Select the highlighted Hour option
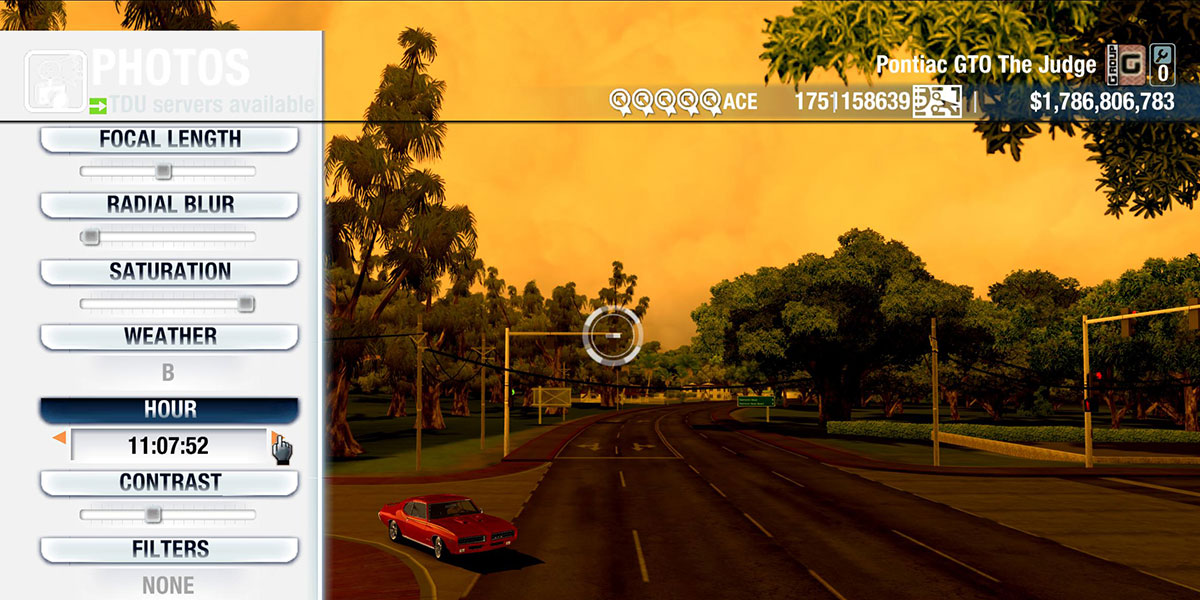 point(169,409)
